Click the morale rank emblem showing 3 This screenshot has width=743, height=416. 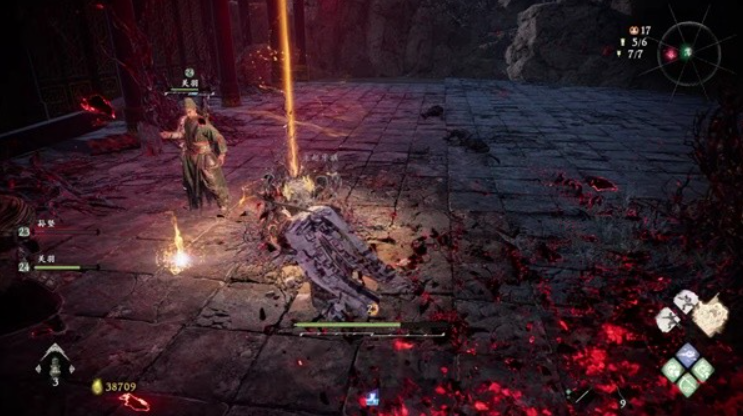coord(53,362)
